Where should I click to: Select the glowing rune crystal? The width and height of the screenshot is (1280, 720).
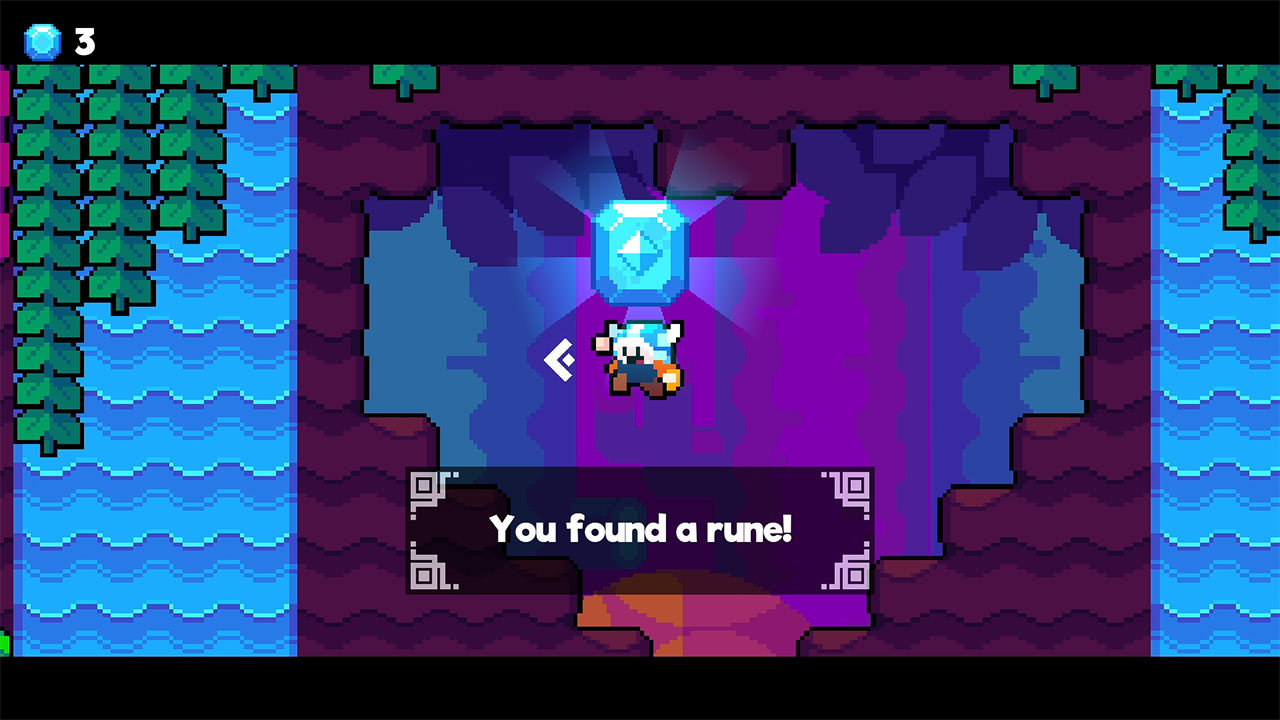pos(640,250)
